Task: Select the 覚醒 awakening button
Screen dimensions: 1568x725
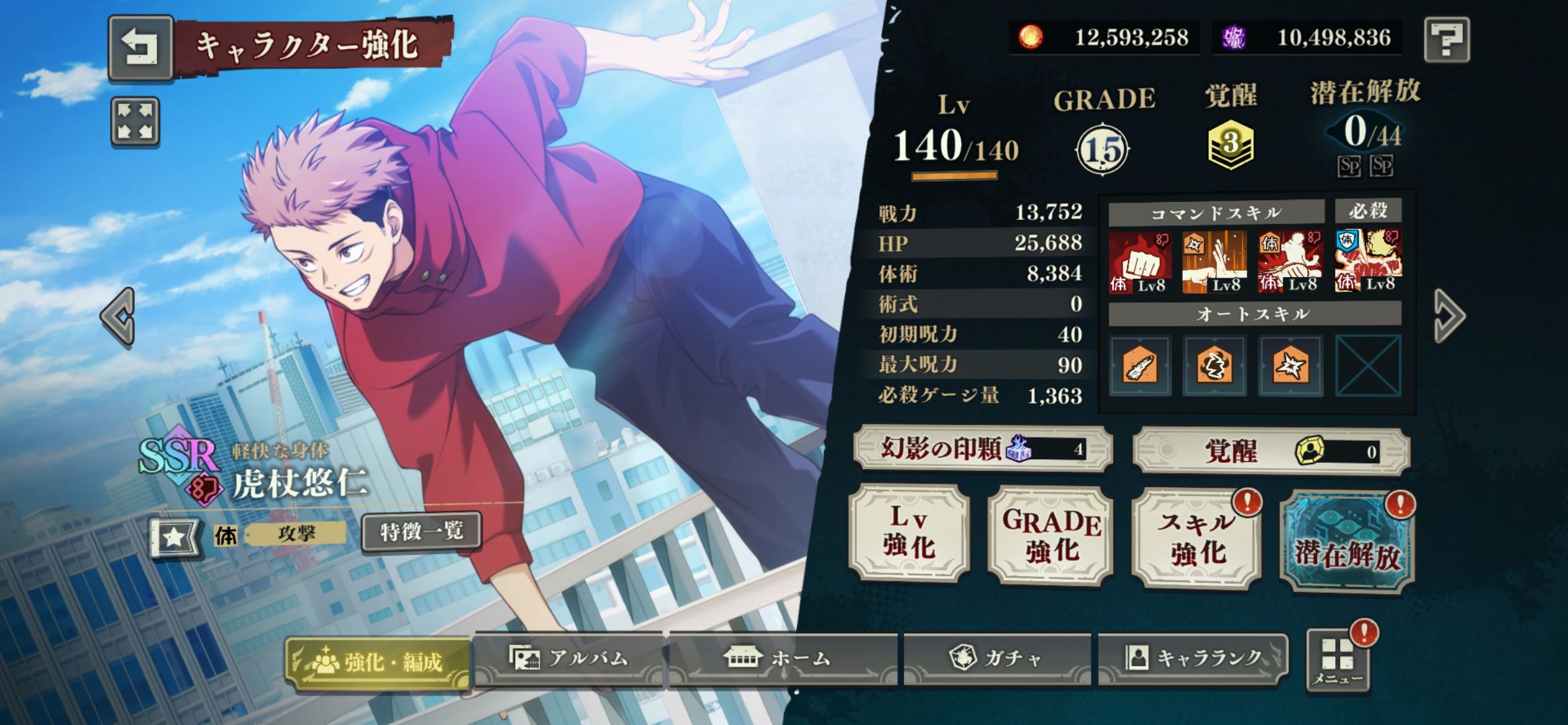Action: [1271, 451]
